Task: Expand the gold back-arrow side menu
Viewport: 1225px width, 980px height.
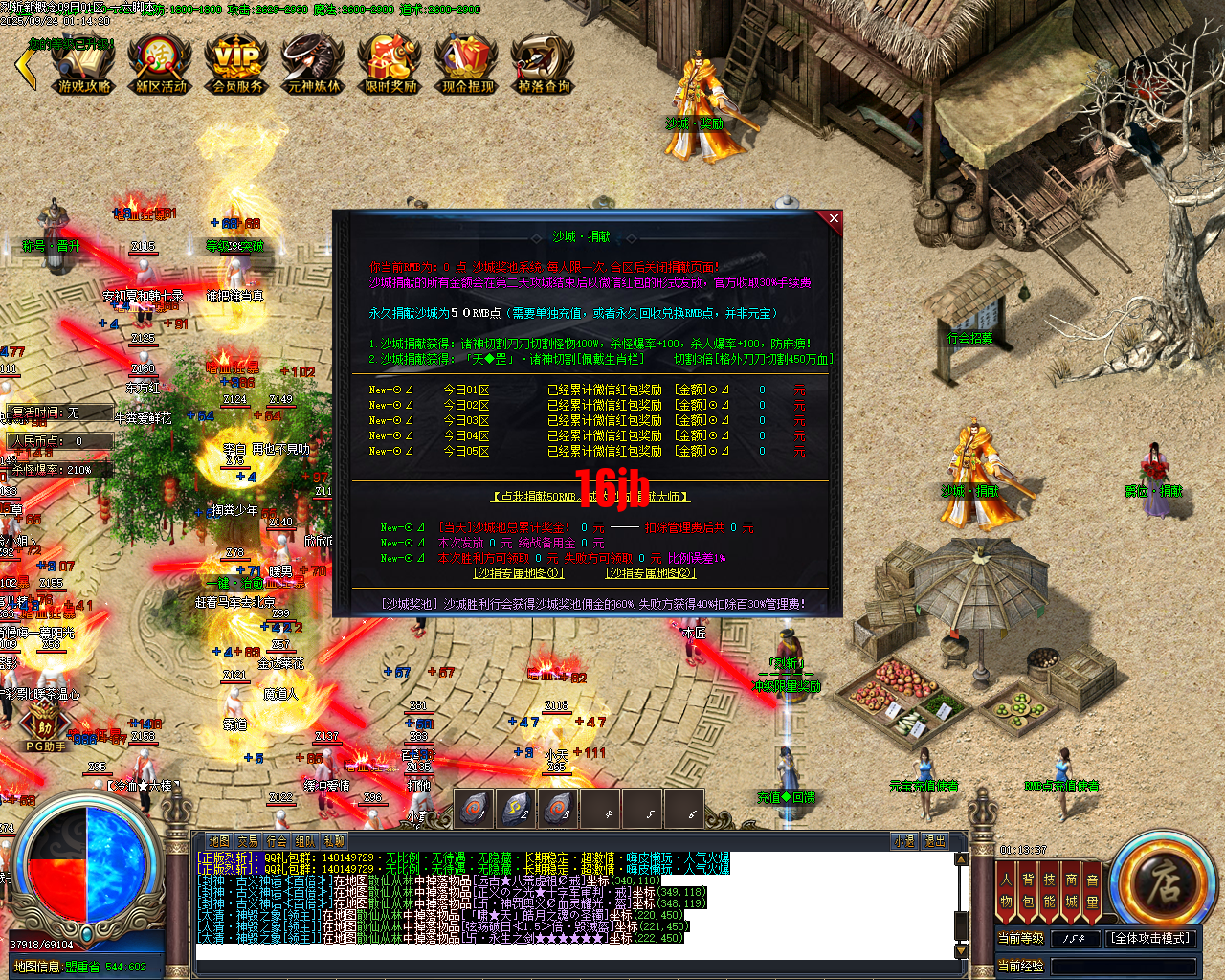Action: (24, 67)
